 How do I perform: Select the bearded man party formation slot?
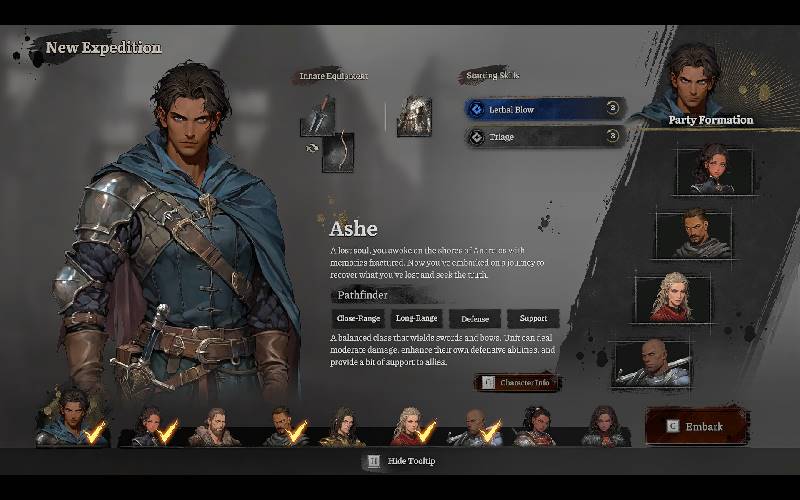693,234
